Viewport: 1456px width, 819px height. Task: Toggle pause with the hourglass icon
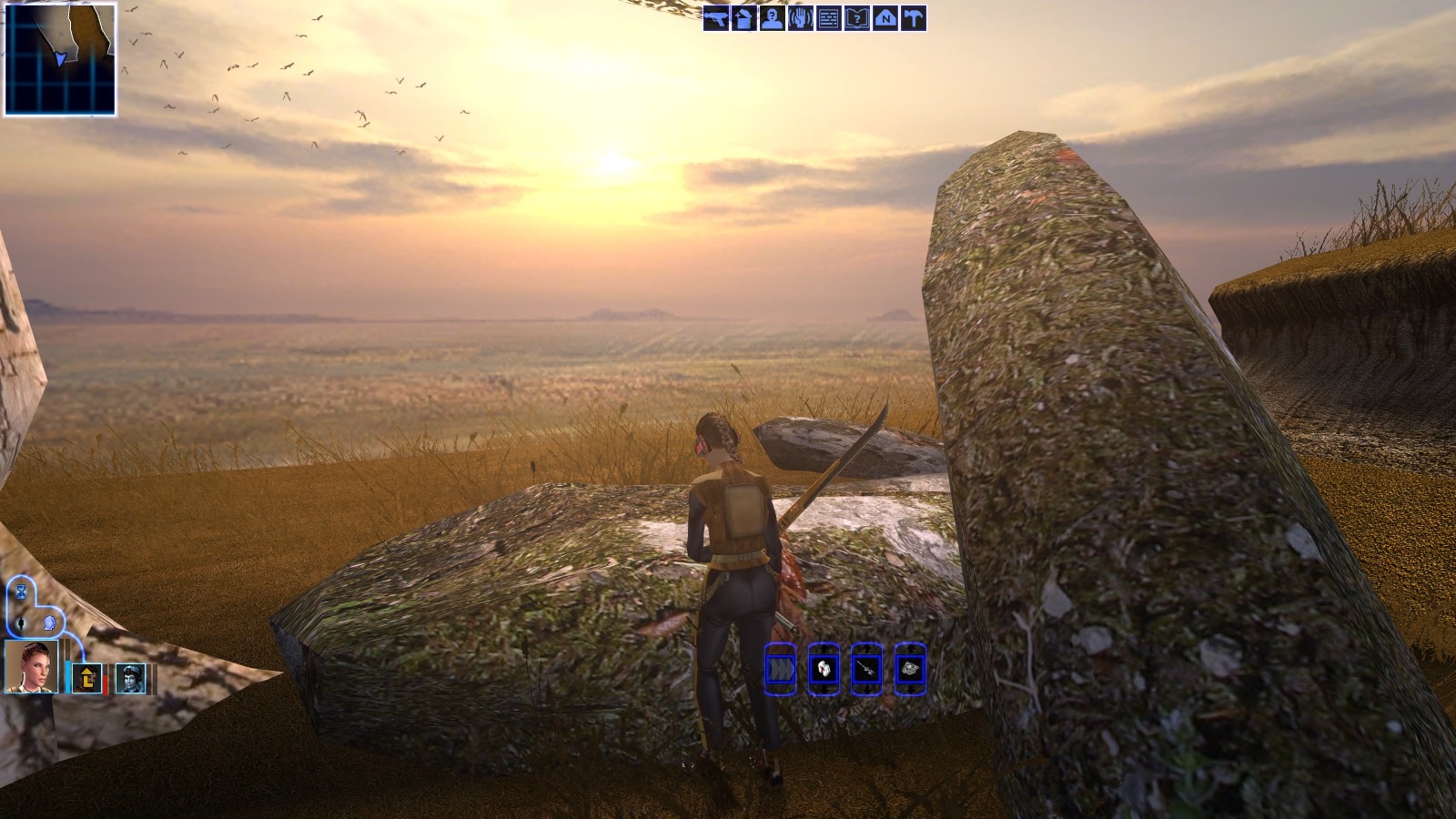point(21,592)
